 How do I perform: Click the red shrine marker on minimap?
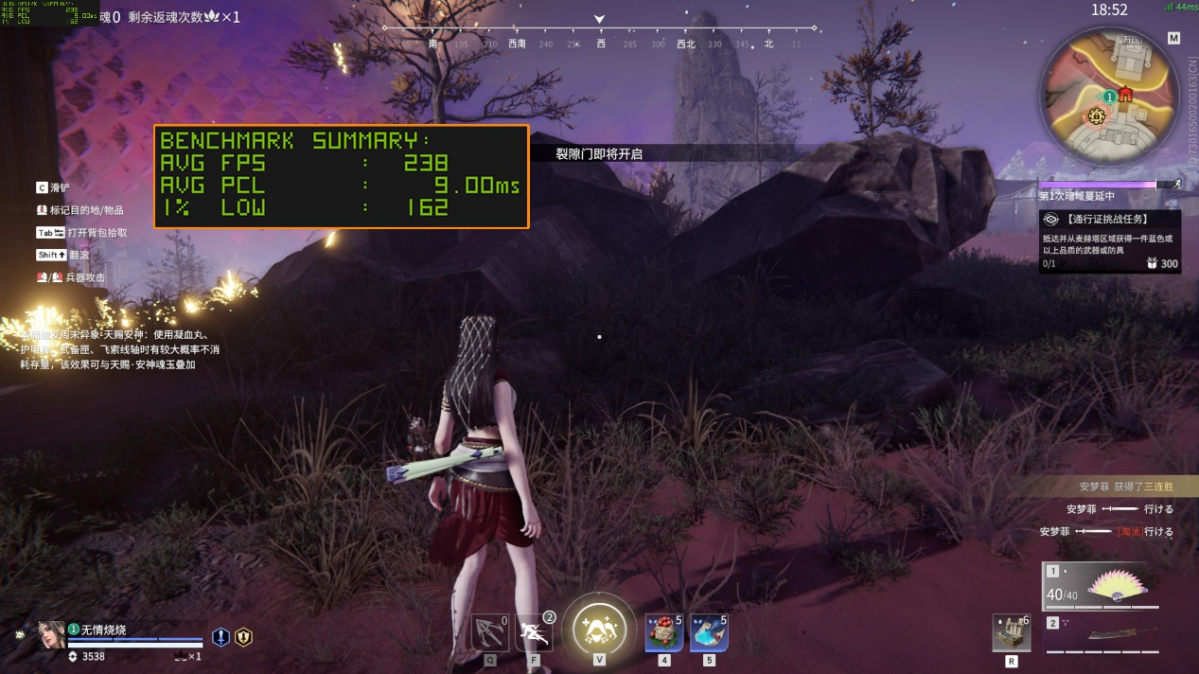(x=1126, y=95)
